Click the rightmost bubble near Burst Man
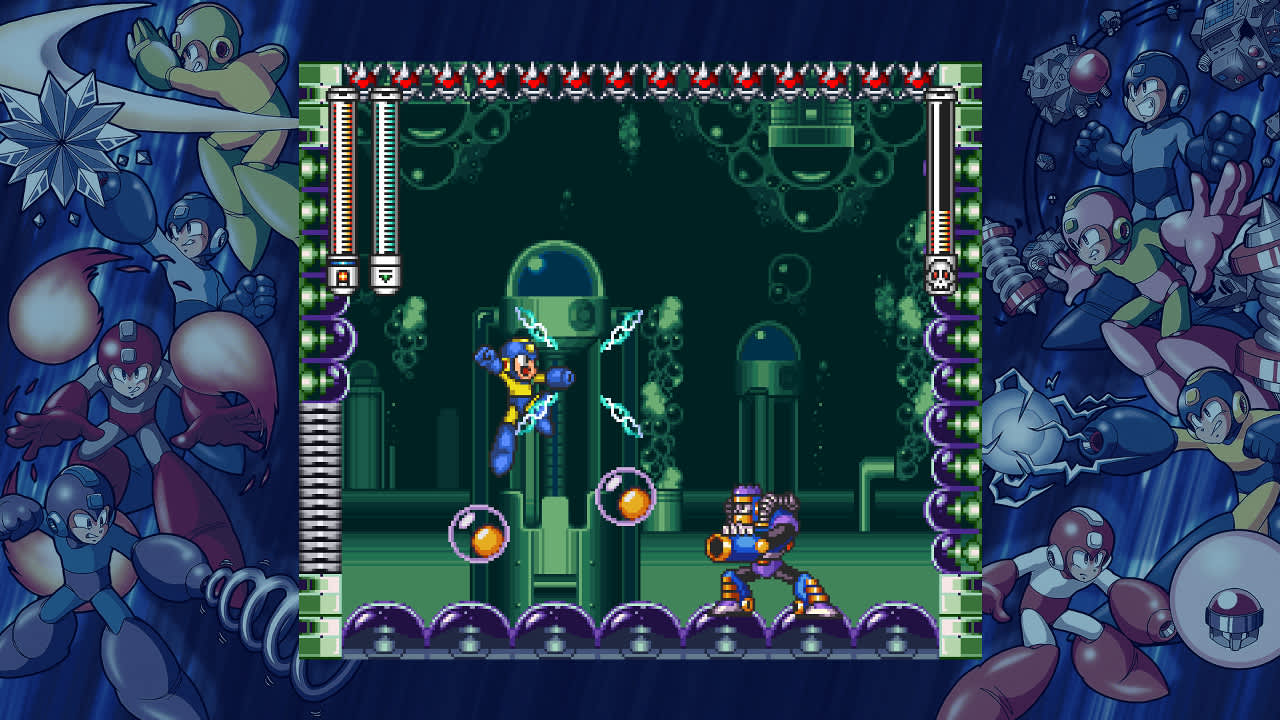 pos(624,494)
